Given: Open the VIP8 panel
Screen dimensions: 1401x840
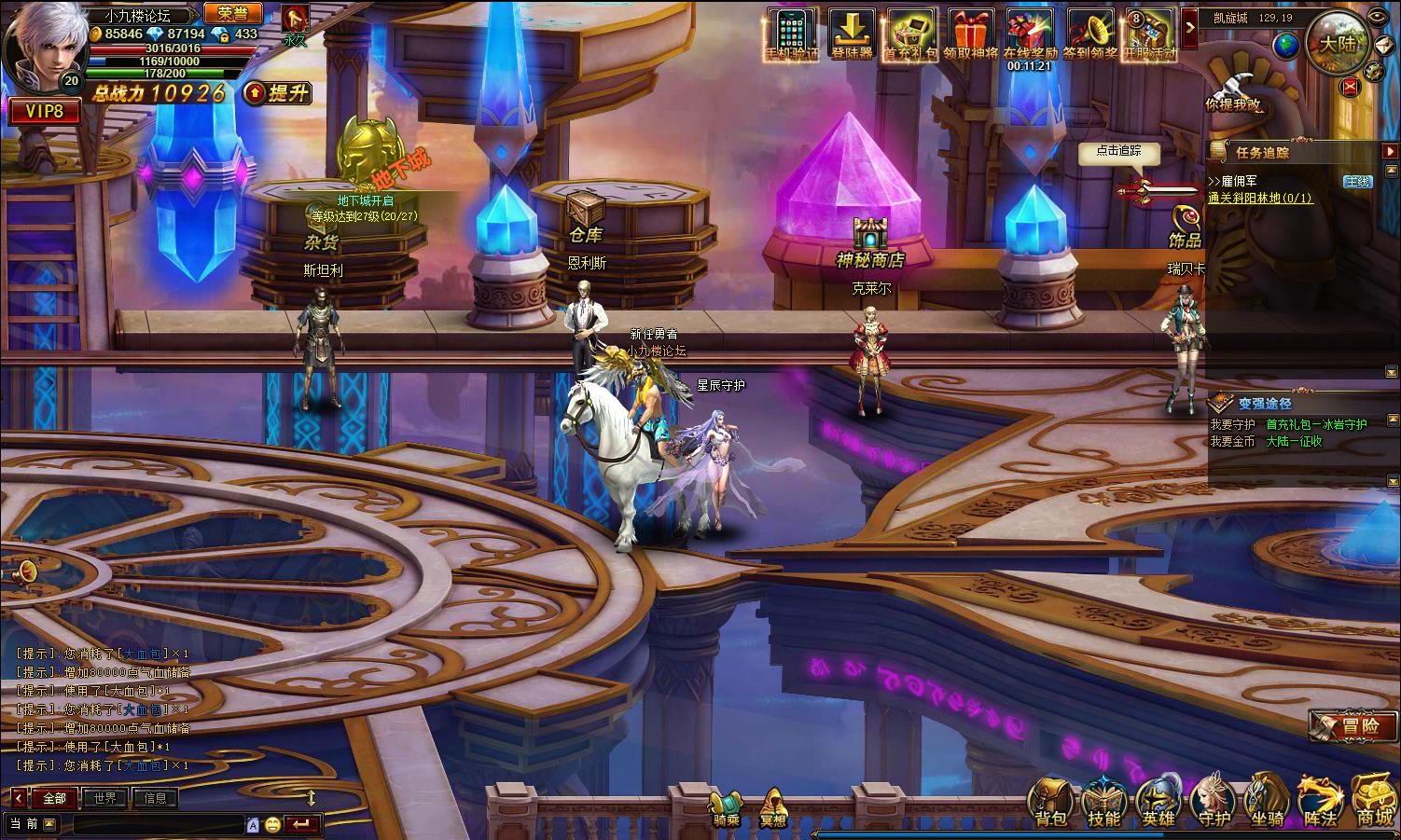Looking at the screenshot, I should click(44, 112).
